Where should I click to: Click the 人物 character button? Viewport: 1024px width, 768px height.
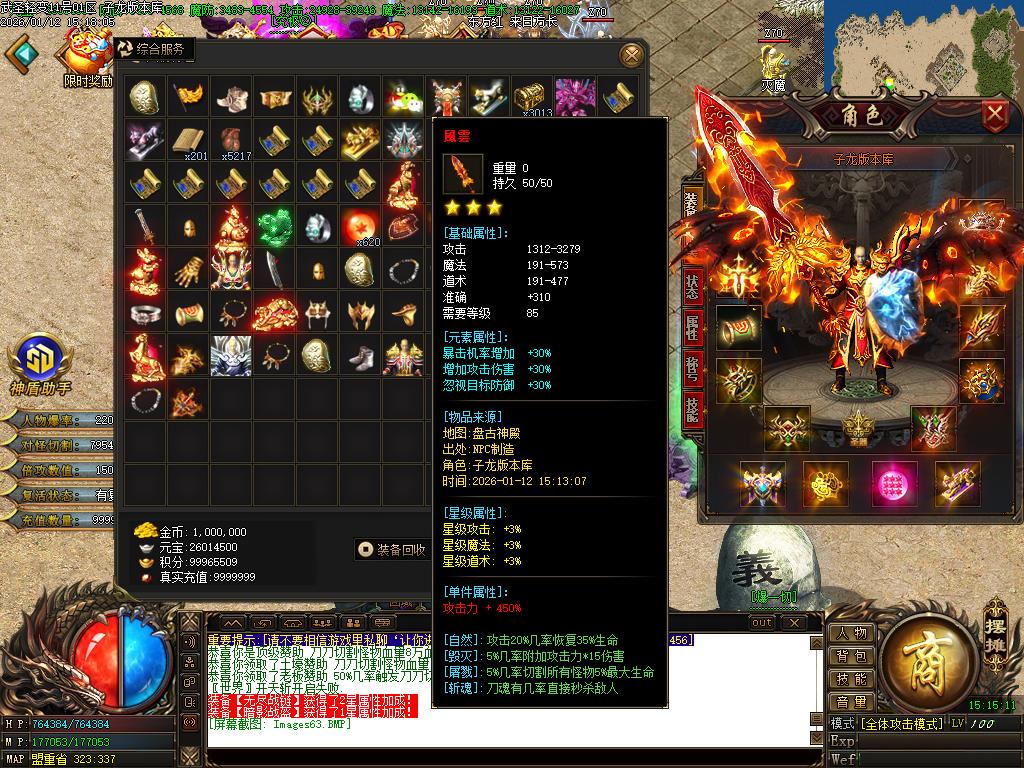(852, 633)
